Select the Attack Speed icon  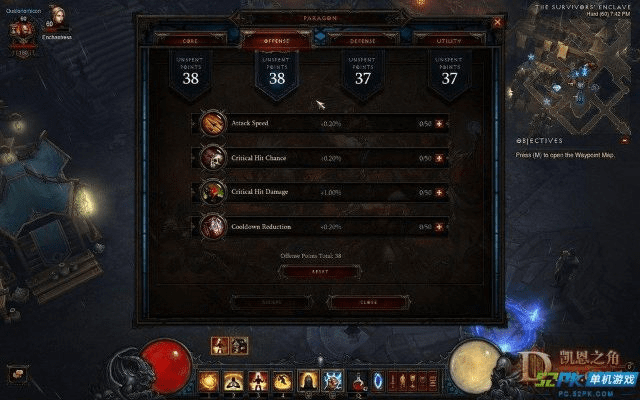coord(213,123)
